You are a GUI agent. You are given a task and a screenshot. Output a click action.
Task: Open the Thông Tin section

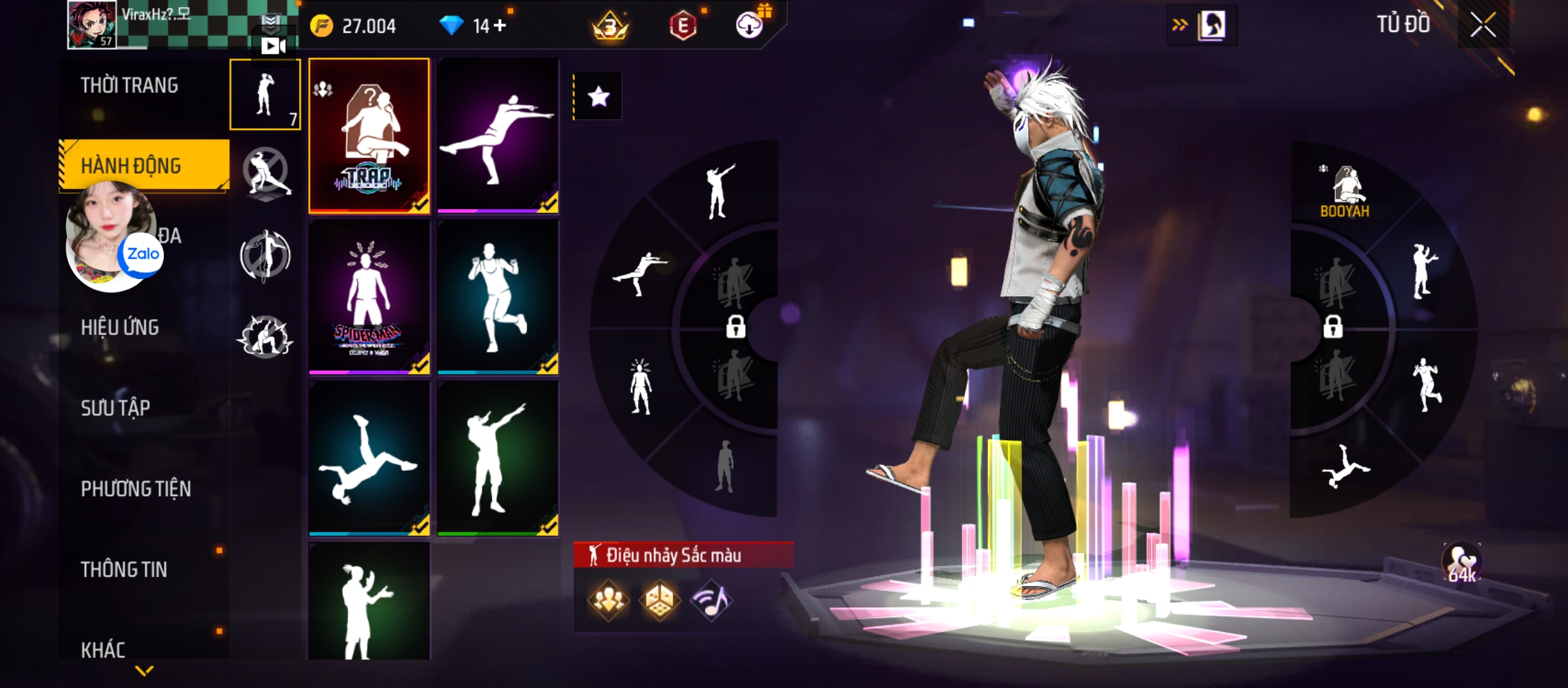coord(124,570)
